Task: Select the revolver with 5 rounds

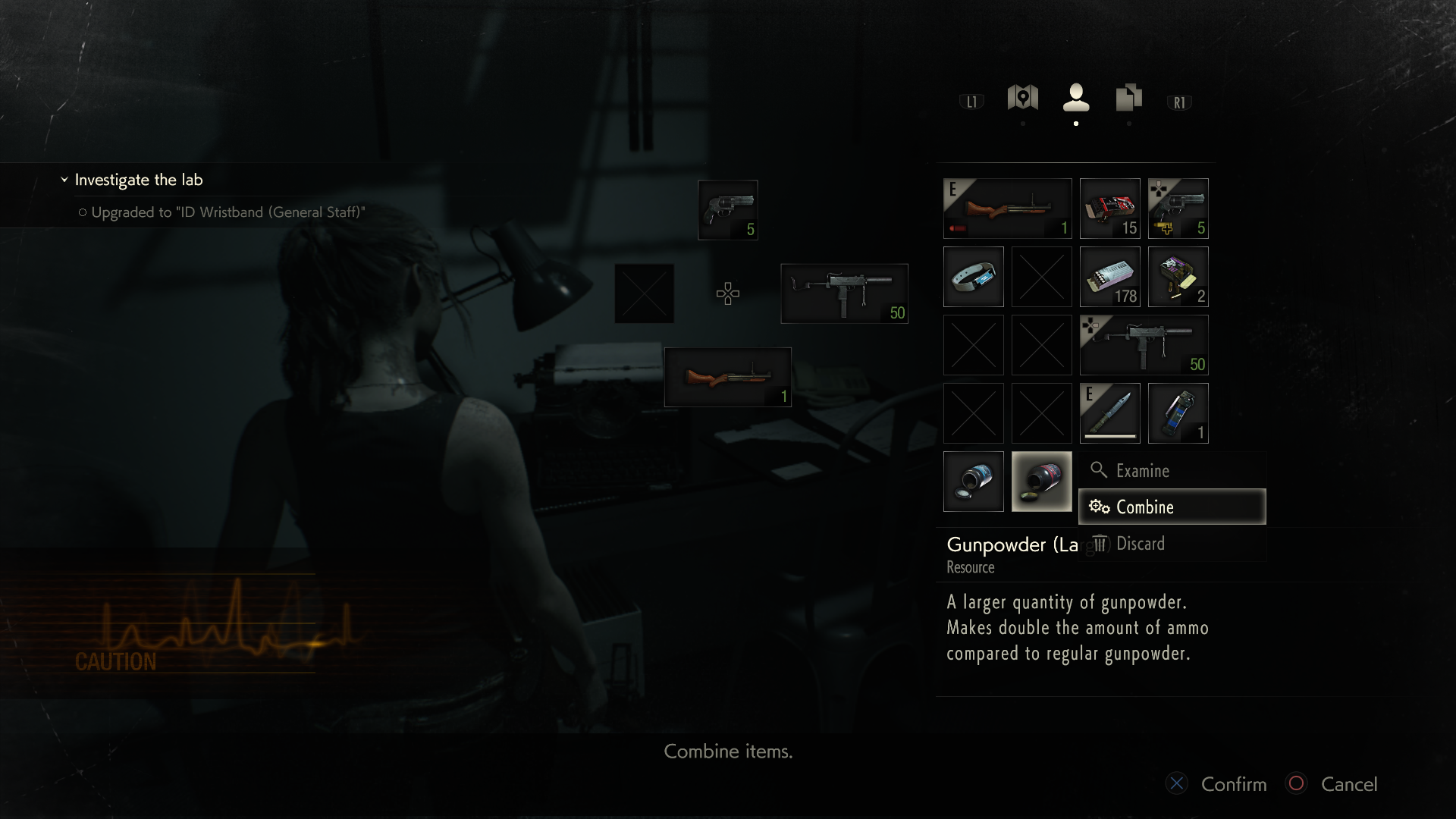Action: (x=1178, y=209)
